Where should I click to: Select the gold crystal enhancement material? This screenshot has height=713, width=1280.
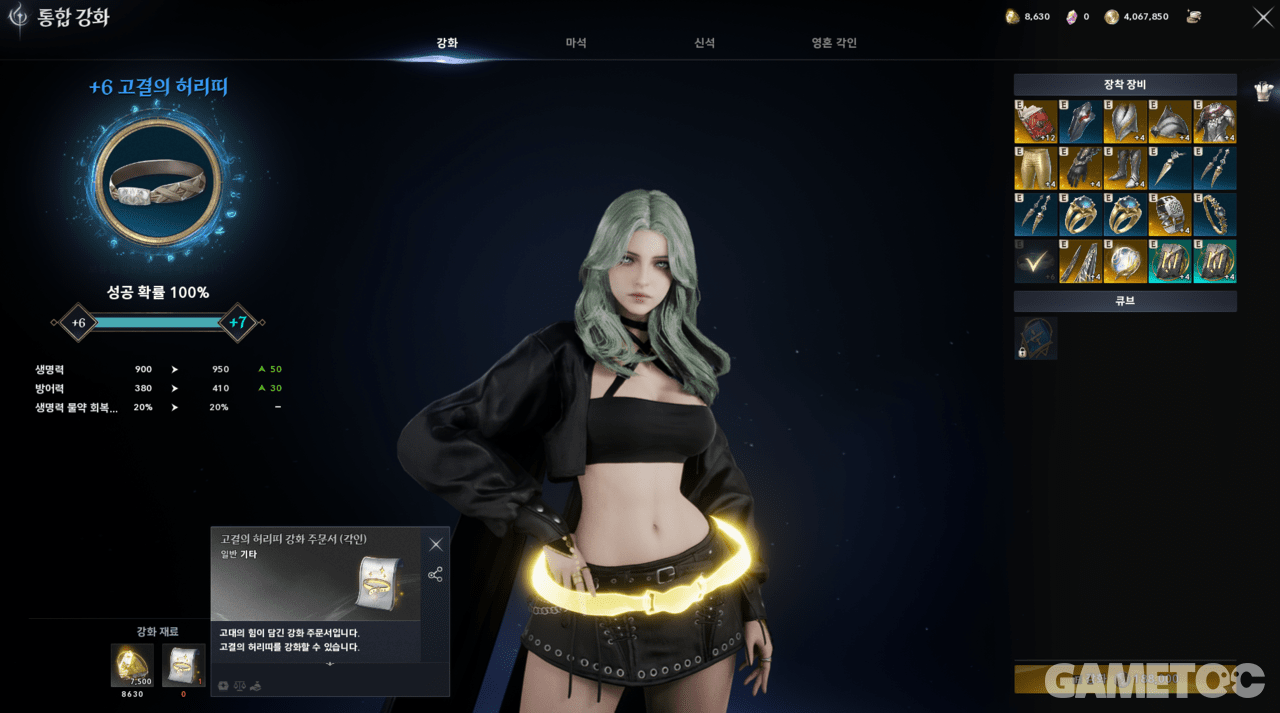click(132, 665)
